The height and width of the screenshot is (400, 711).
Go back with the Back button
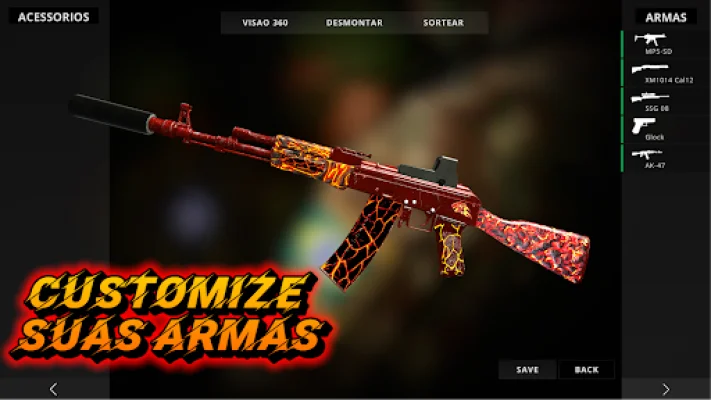(587, 370)
